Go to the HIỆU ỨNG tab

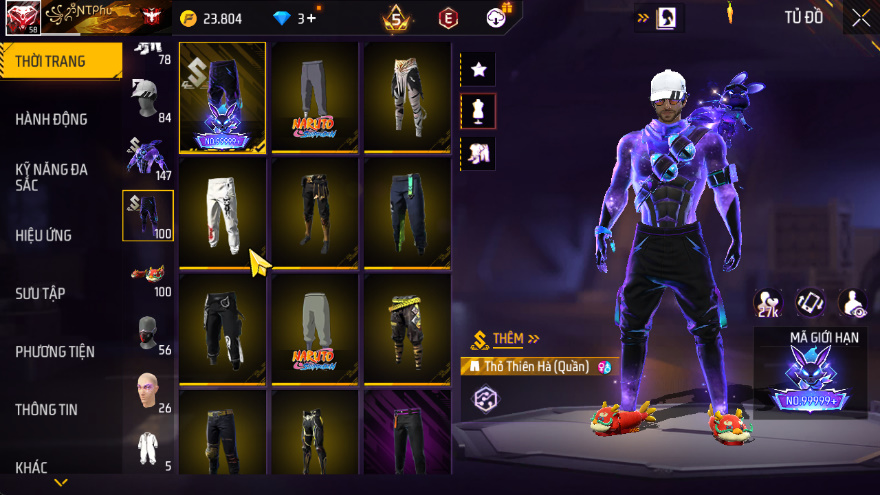pyautogui.click(x=43, y=235)
